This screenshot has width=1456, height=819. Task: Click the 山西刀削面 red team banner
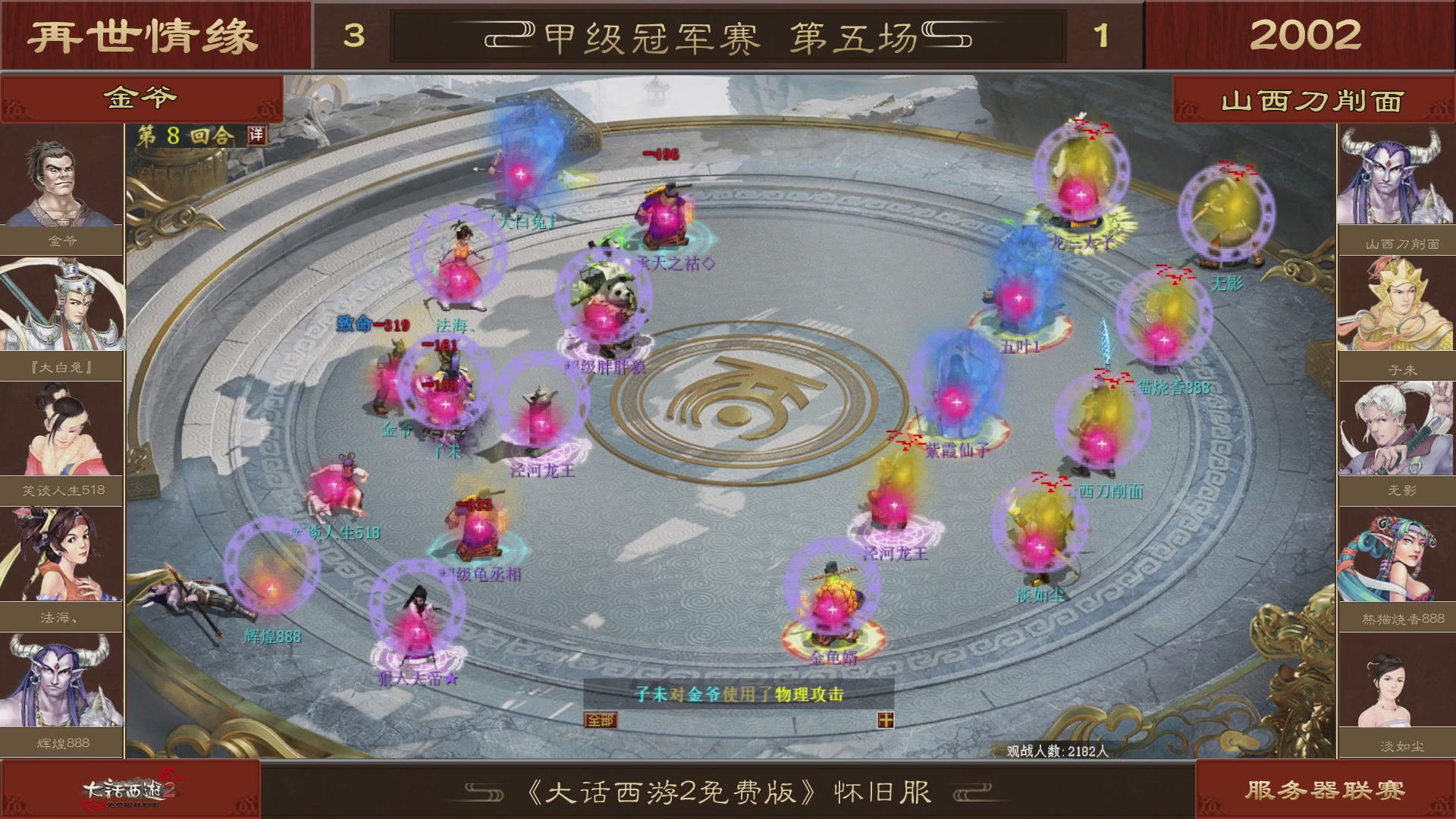tap(1312, 99)
